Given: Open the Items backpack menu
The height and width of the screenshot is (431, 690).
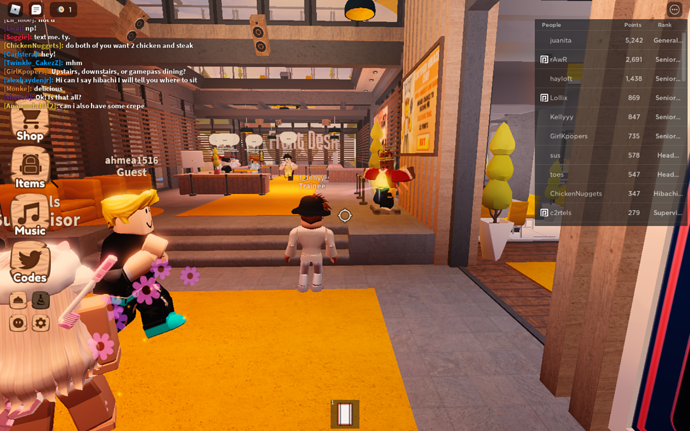Looking at the screenshot, I should [x=30, y=168].
